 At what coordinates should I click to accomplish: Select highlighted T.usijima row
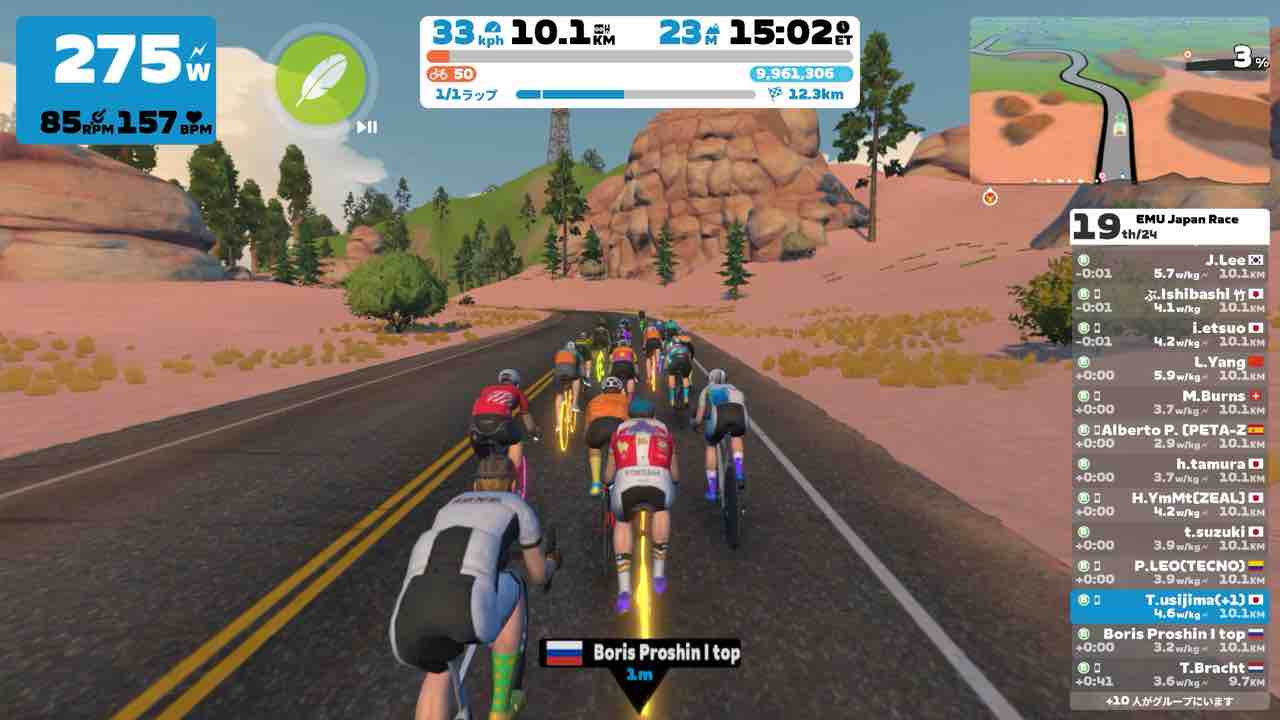[x=1169, y=606]
